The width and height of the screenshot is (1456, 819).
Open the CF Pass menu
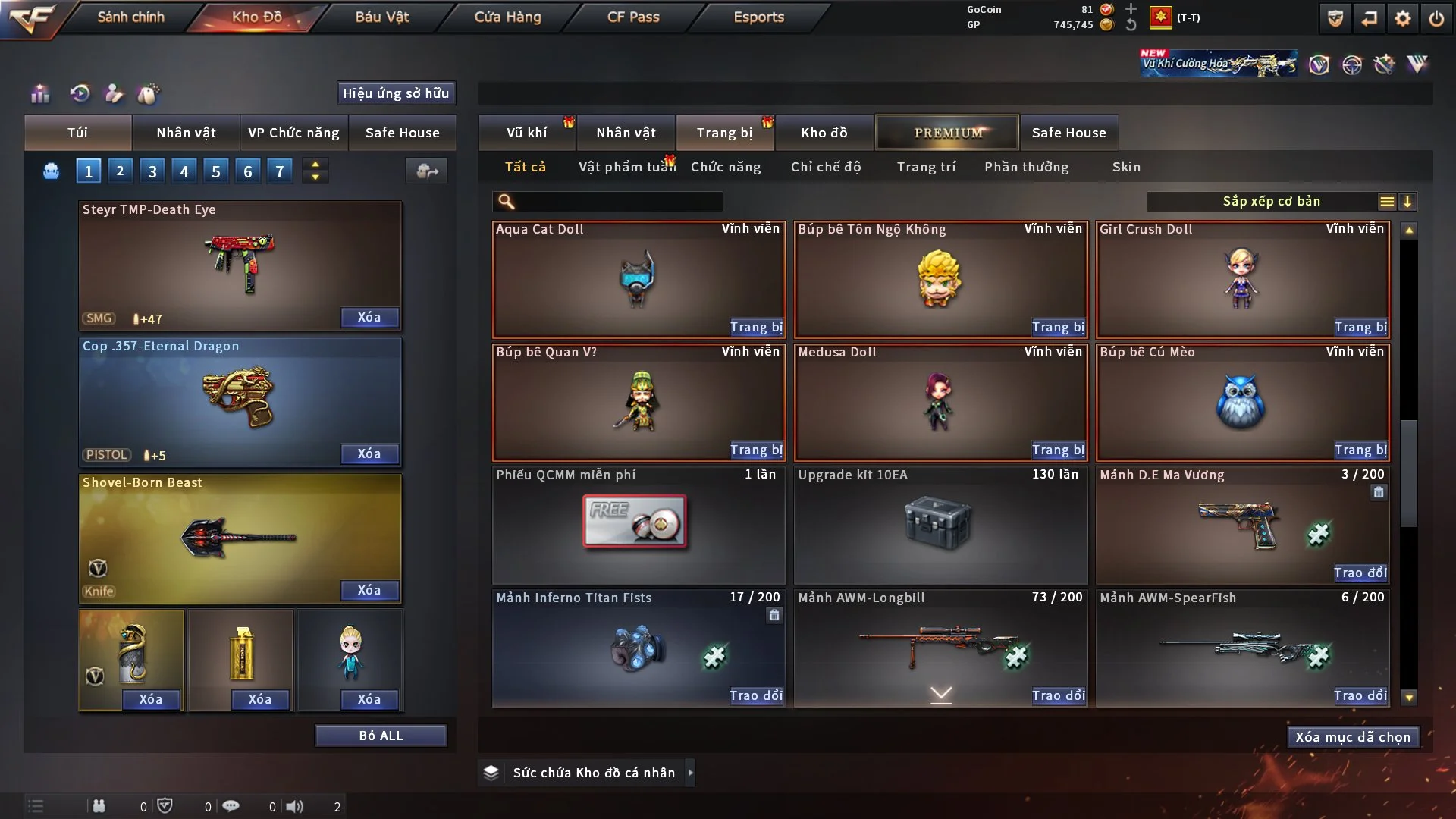[633, 17]
